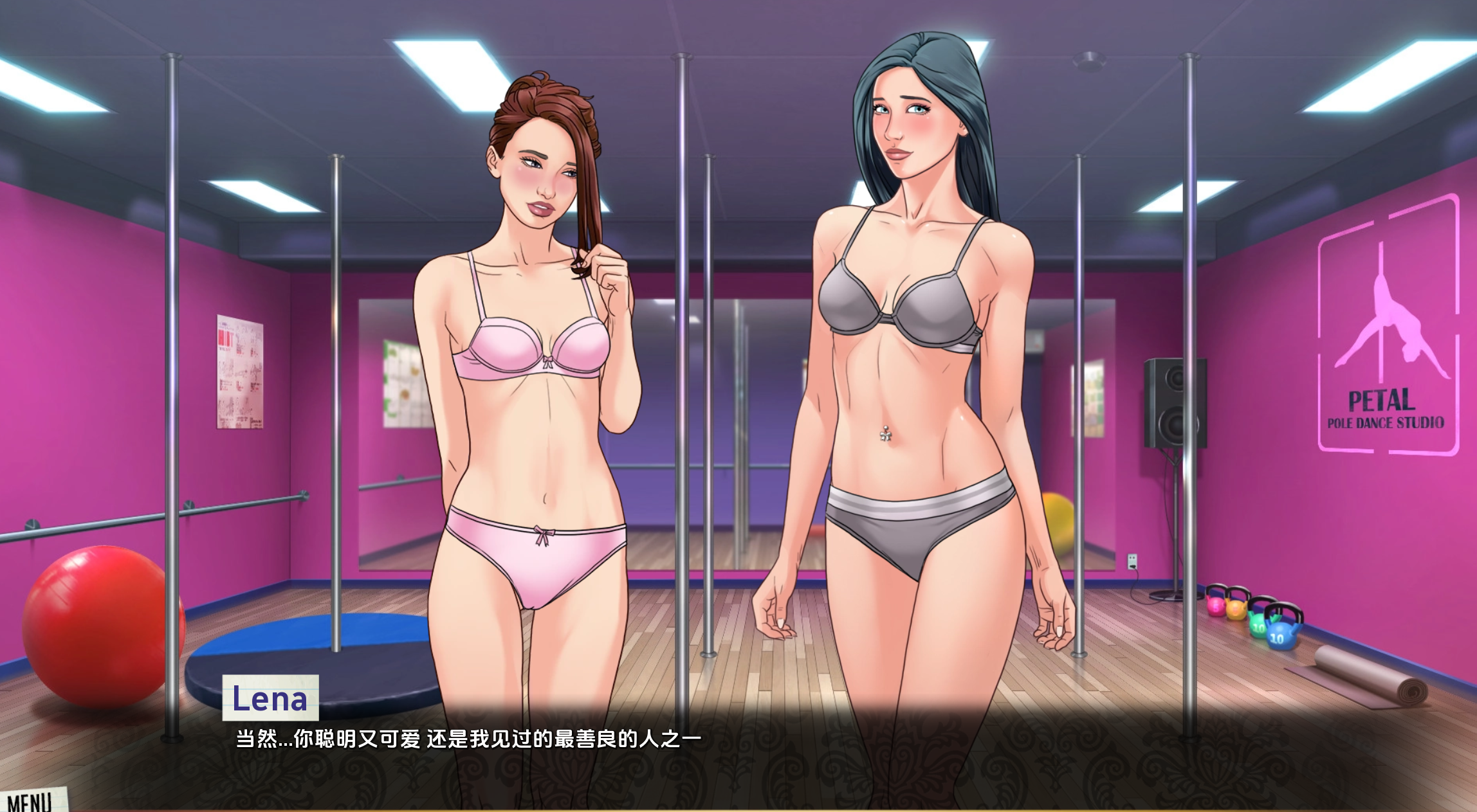Screen dimensions: 1477x812
Task: Click Lena, the brunette in pink lingerie
Action: pos(534,354)
